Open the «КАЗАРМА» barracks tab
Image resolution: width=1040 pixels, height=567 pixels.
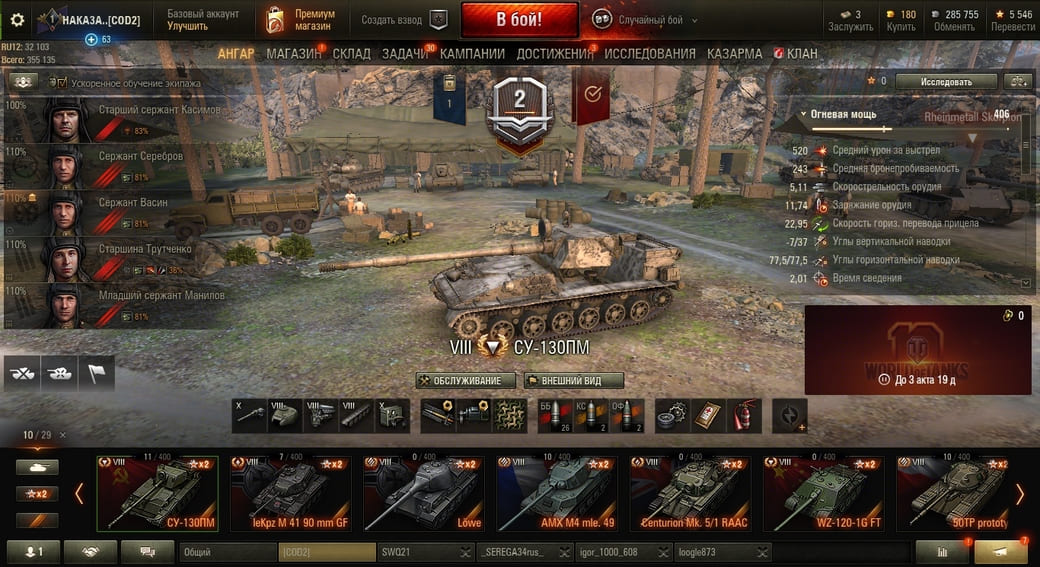734,54
